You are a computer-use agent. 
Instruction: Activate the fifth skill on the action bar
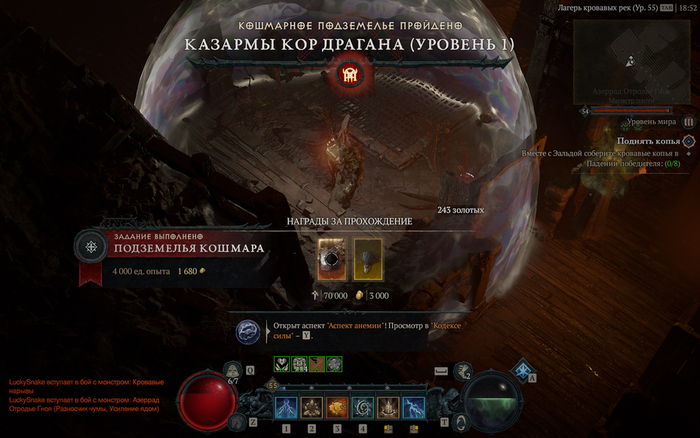point(388,407)
